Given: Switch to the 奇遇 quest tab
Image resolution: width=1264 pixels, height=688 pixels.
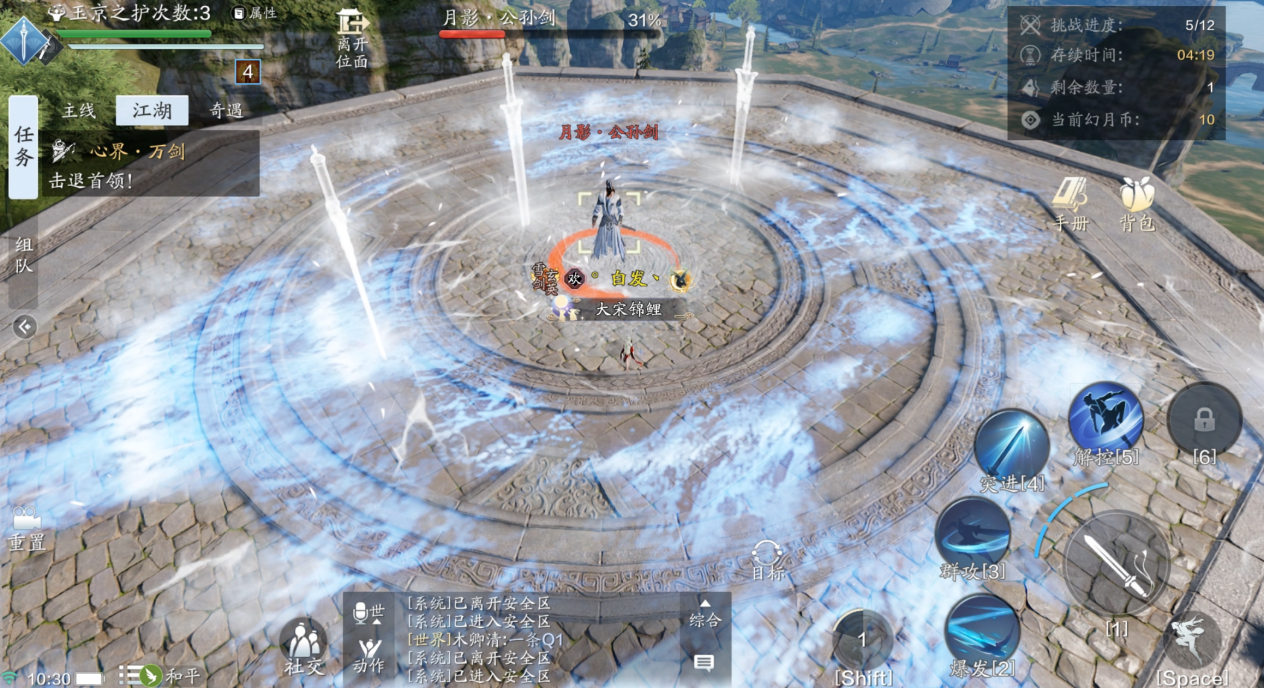Looking at the screenshot, I should [226, 111].
